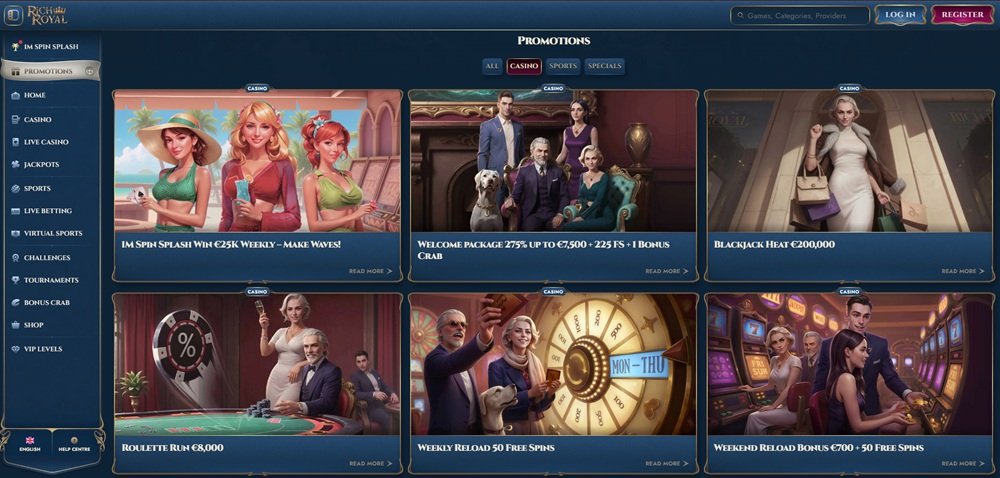Go to Home in sidebar
This screenshot has height=478, width=1000.
35,95
